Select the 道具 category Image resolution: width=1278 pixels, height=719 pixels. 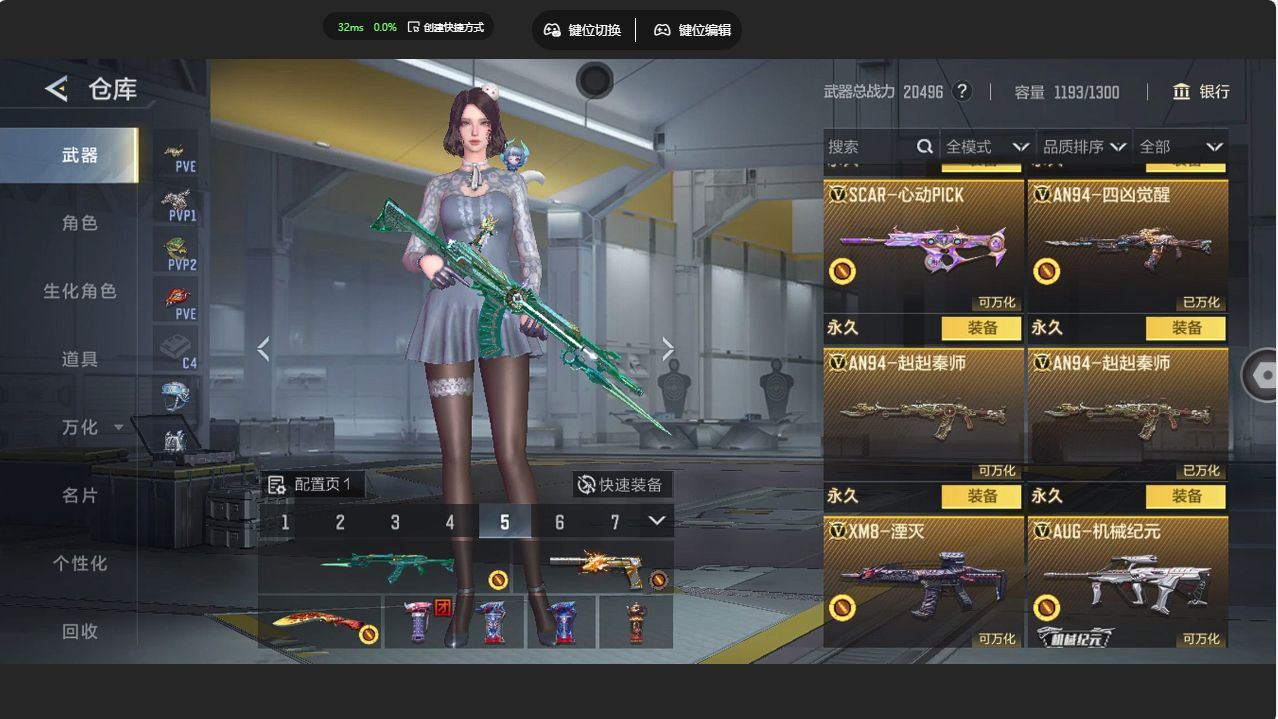pos(79,359)
